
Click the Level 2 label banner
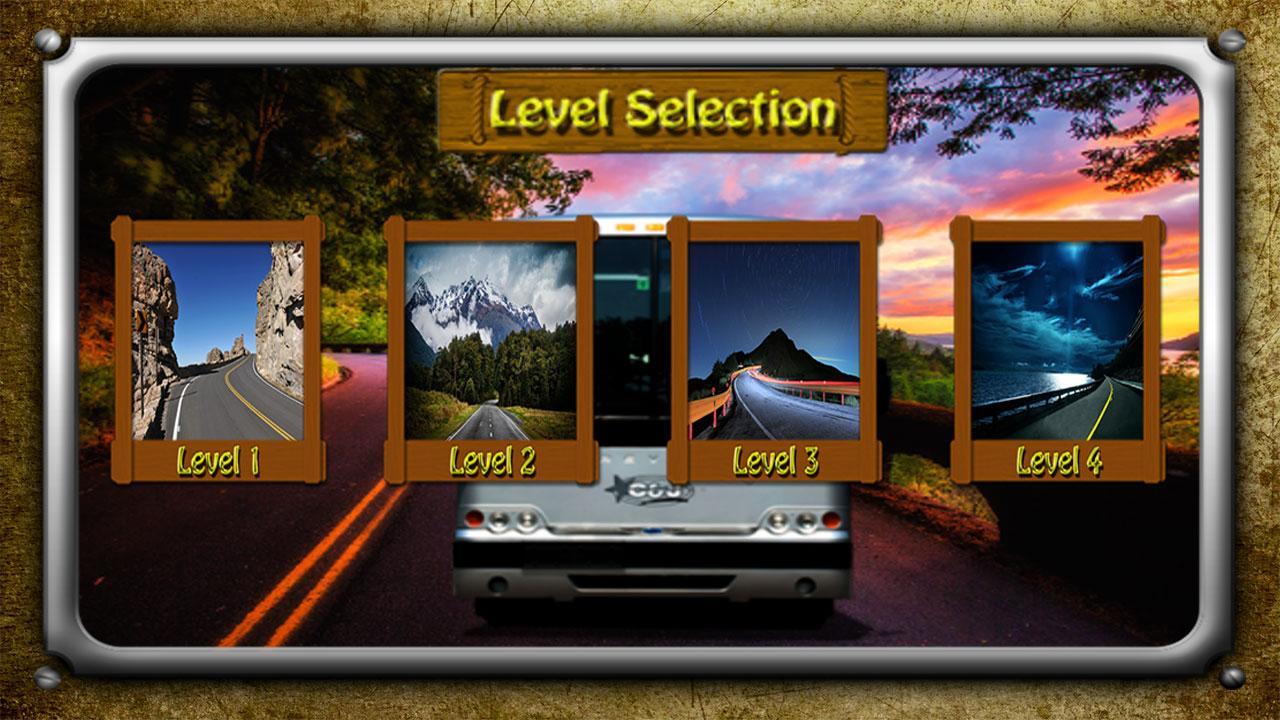pyautogui.click(x=494, y=460)
